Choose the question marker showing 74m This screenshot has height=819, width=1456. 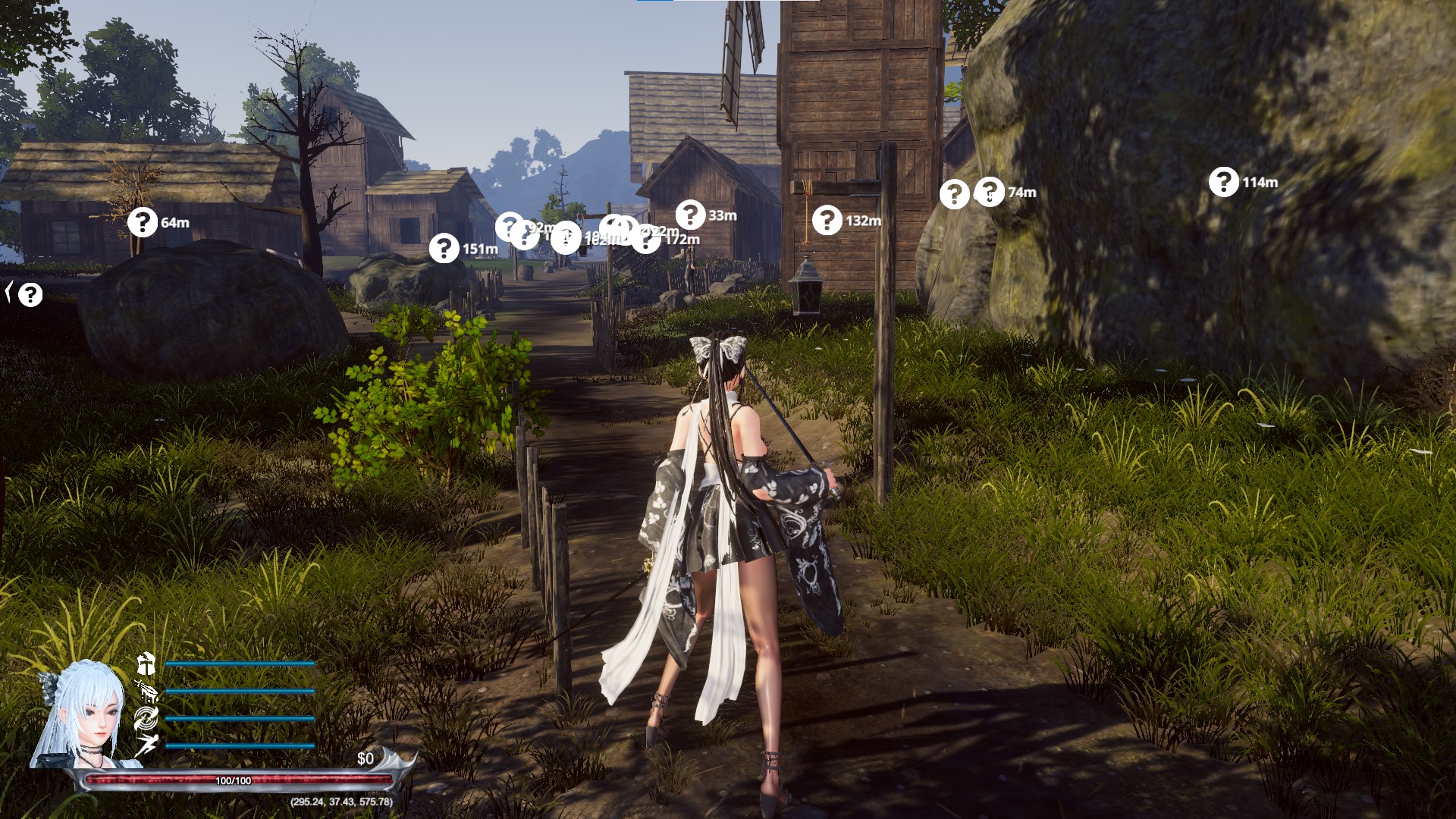[989, 192]
